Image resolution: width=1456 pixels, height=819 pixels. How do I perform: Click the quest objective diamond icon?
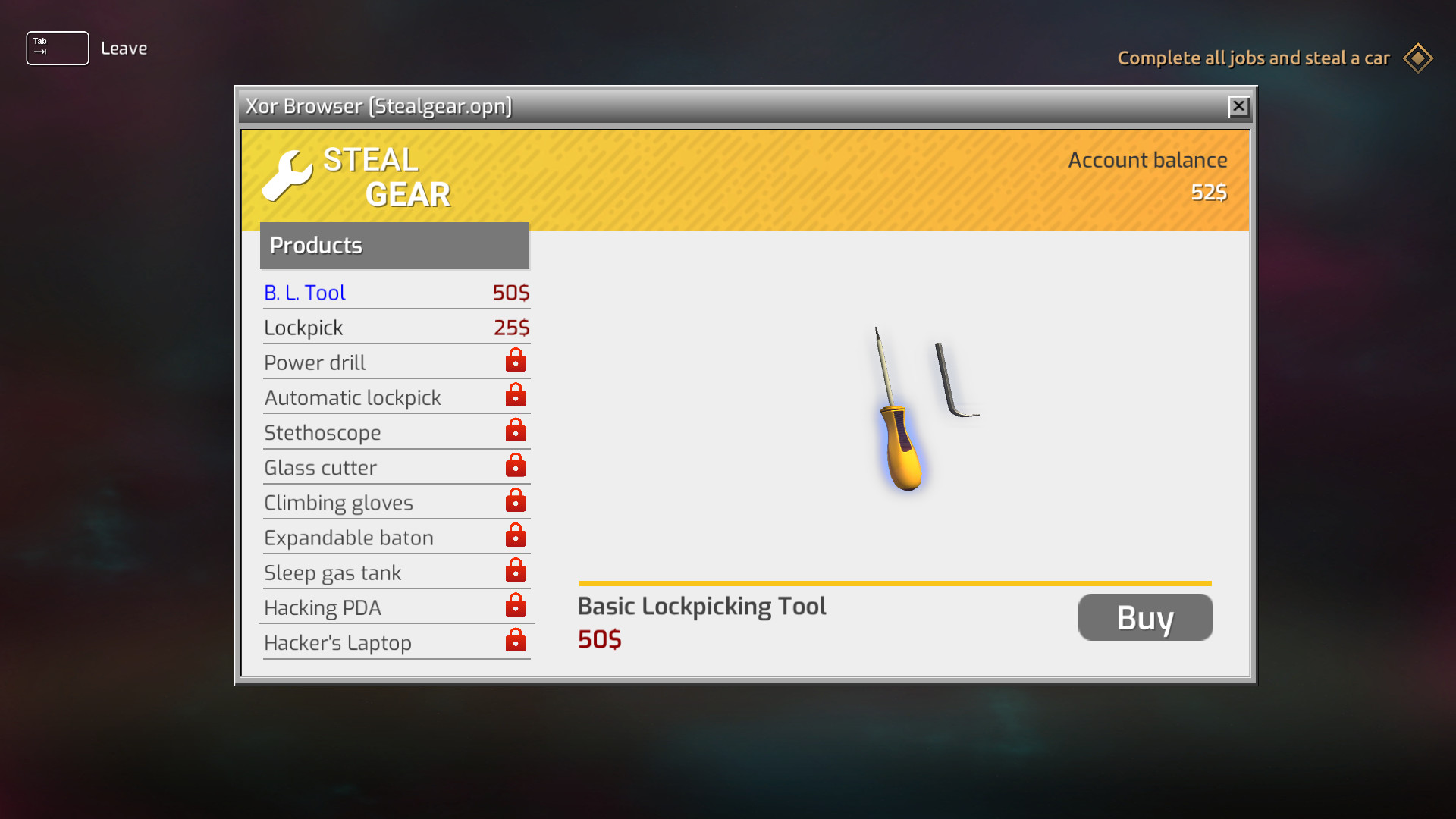(x=1417, y=58)
